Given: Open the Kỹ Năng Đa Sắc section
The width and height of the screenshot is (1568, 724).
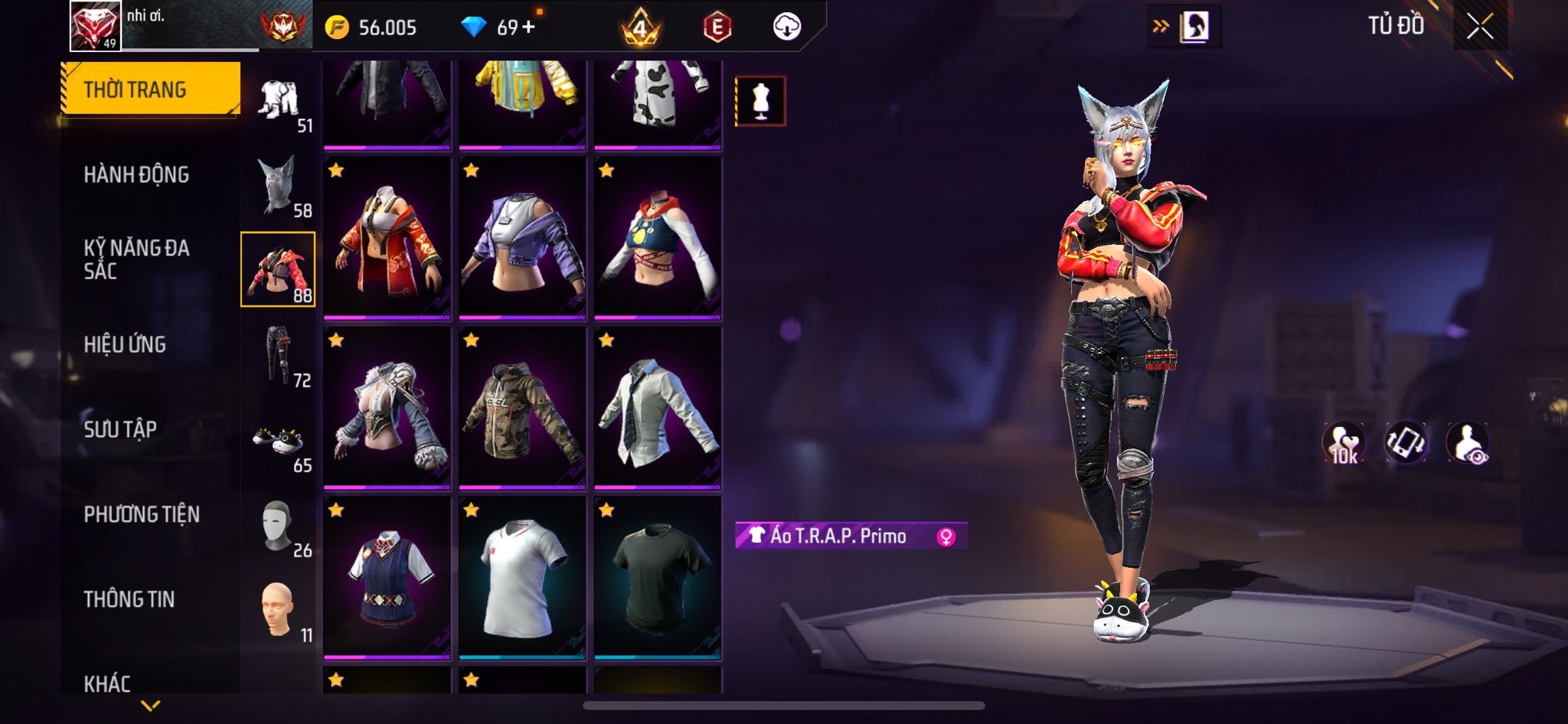Looking at the screenshot, I should click(136, 259).
